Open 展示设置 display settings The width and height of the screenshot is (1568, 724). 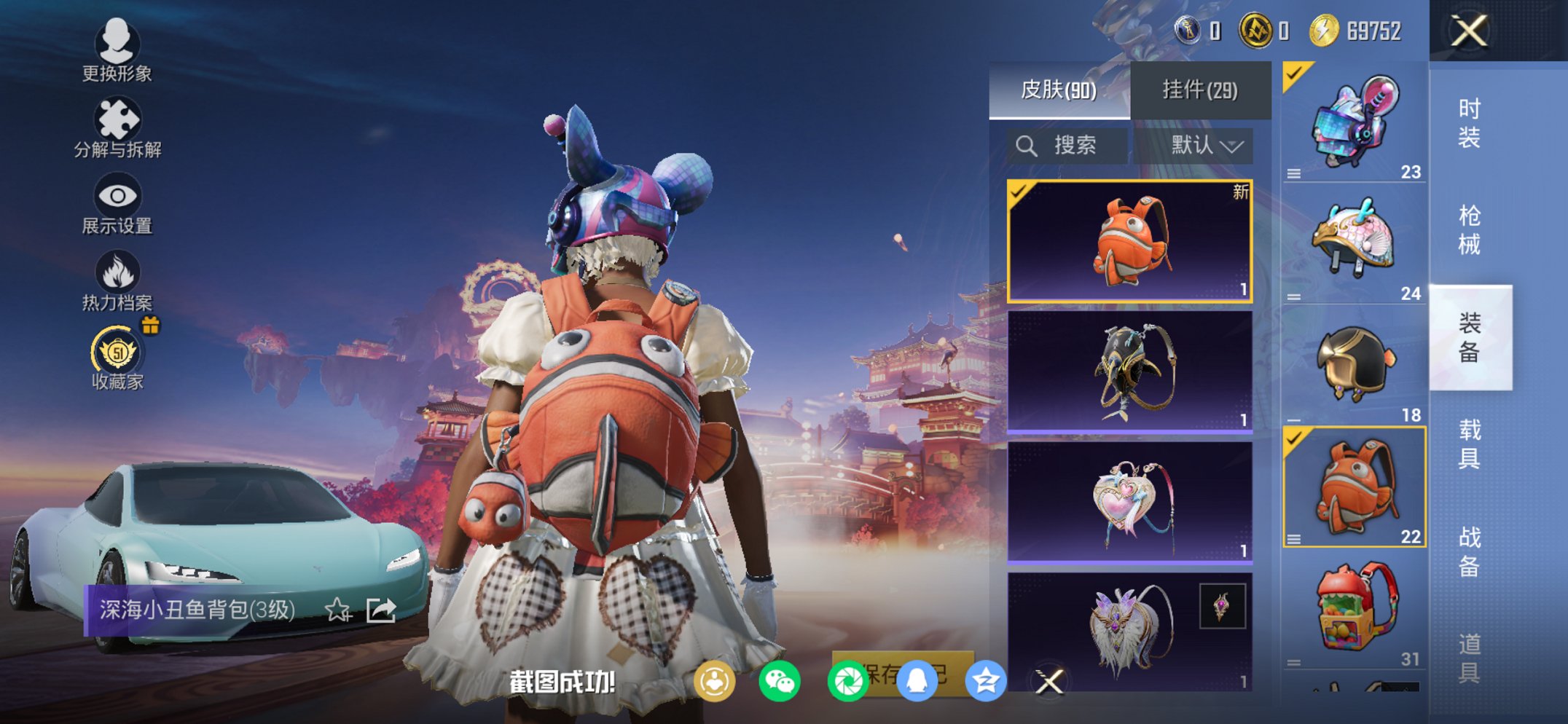tap(117, 204)
